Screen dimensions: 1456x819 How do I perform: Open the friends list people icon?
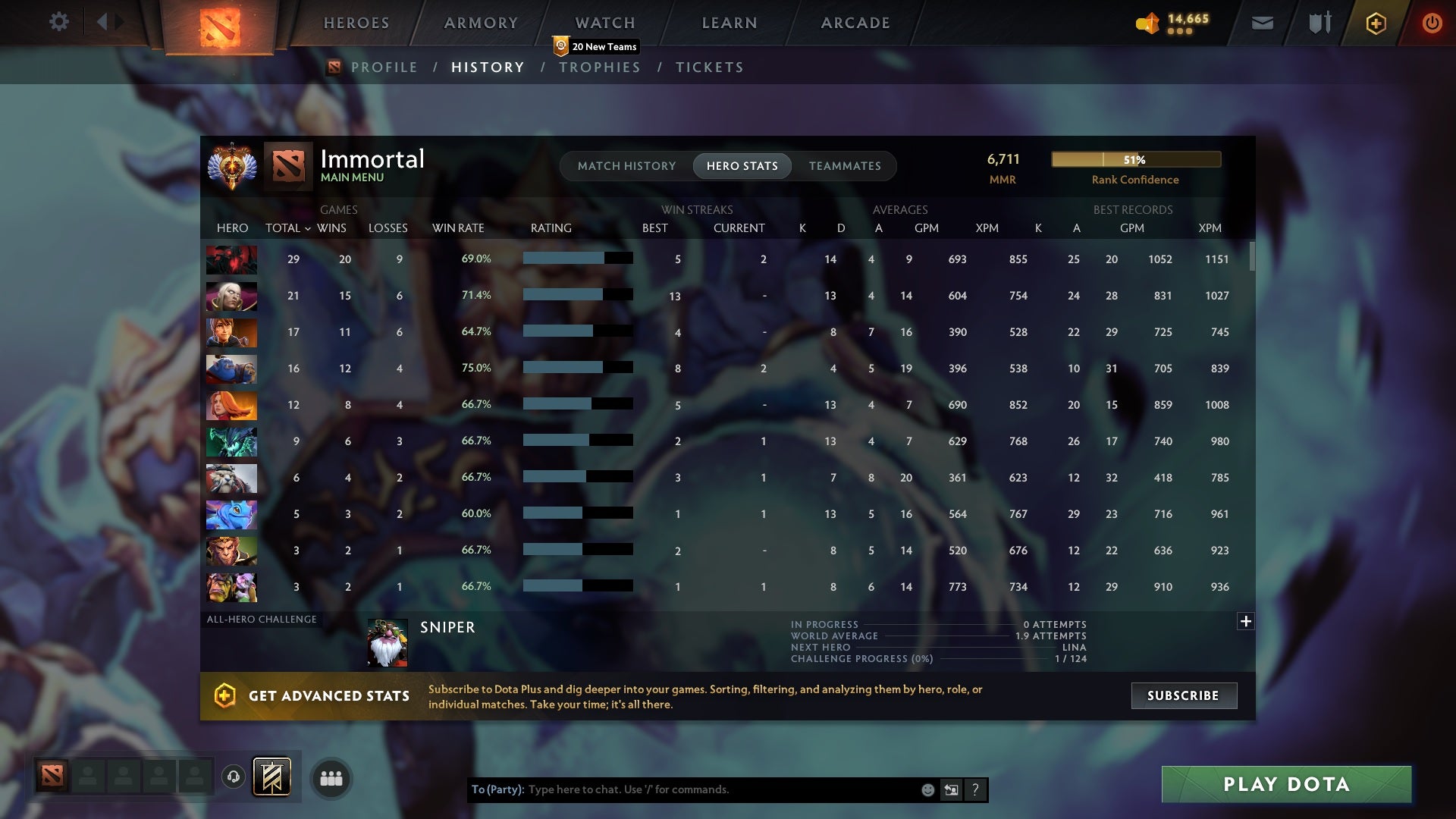pos(331,778)
